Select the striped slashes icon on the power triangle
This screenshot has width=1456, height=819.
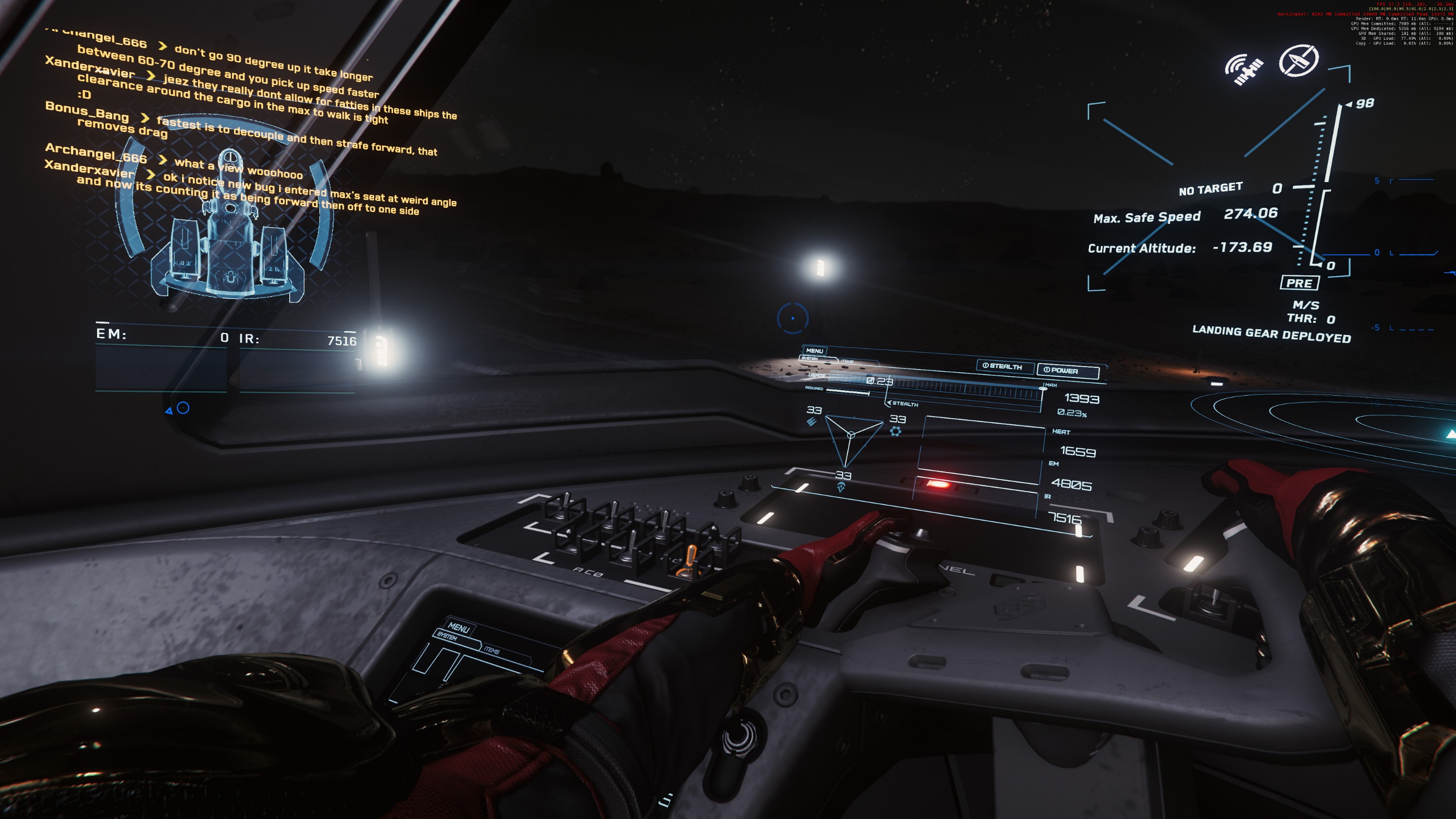[811, 422]
